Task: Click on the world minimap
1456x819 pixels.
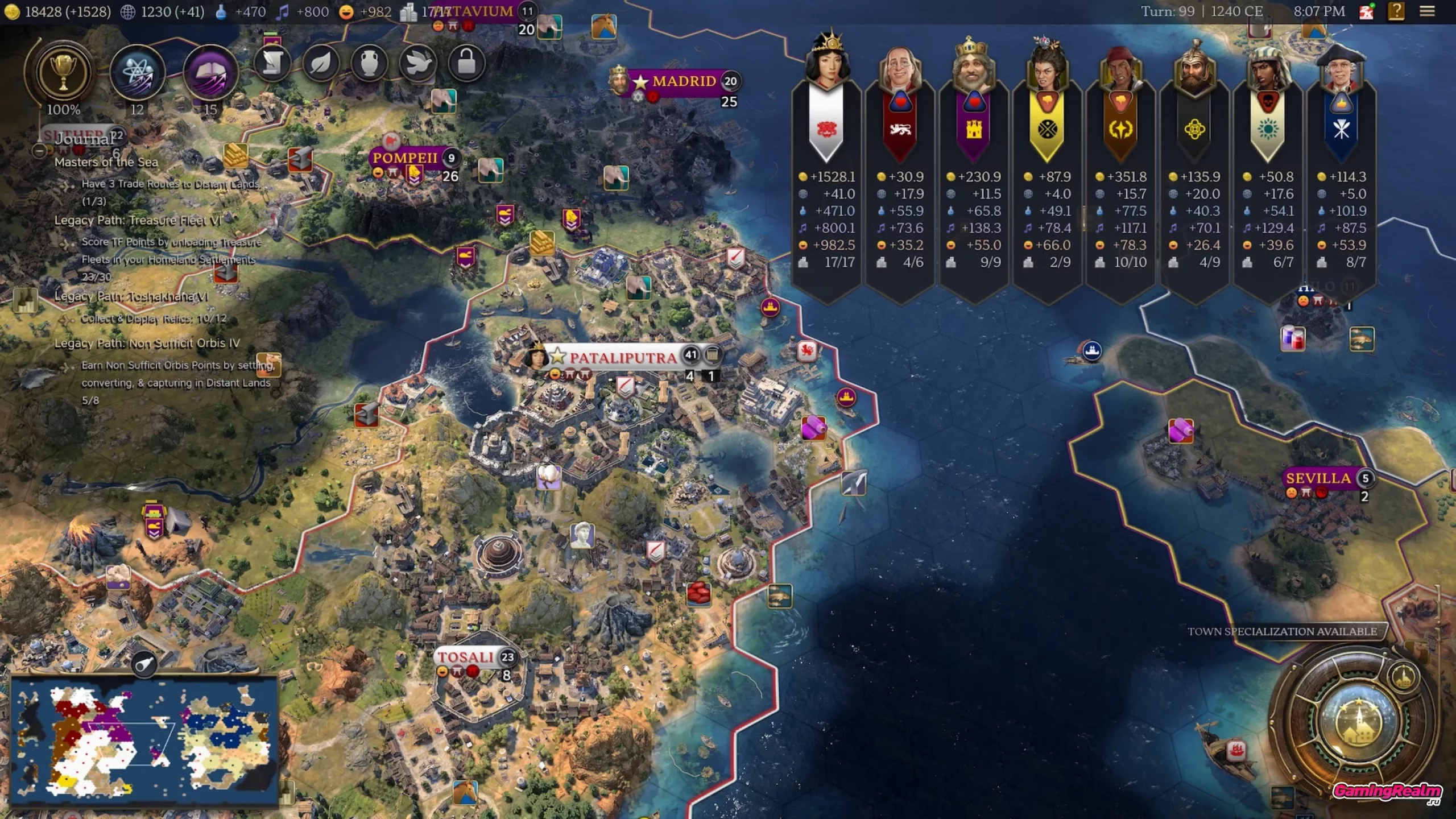Action: pos(143,741)
